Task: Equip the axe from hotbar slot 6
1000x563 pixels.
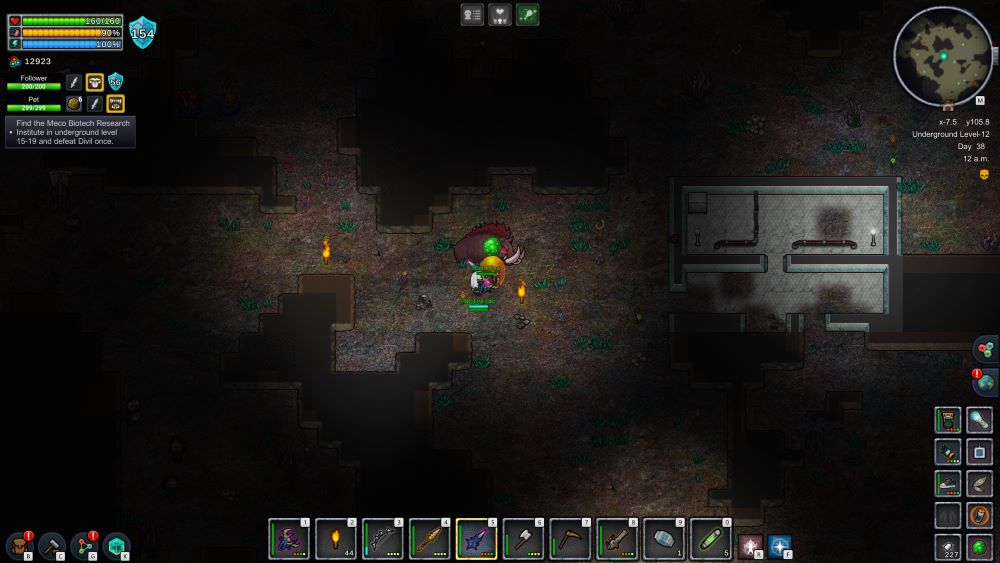Action: pos(524,538)
